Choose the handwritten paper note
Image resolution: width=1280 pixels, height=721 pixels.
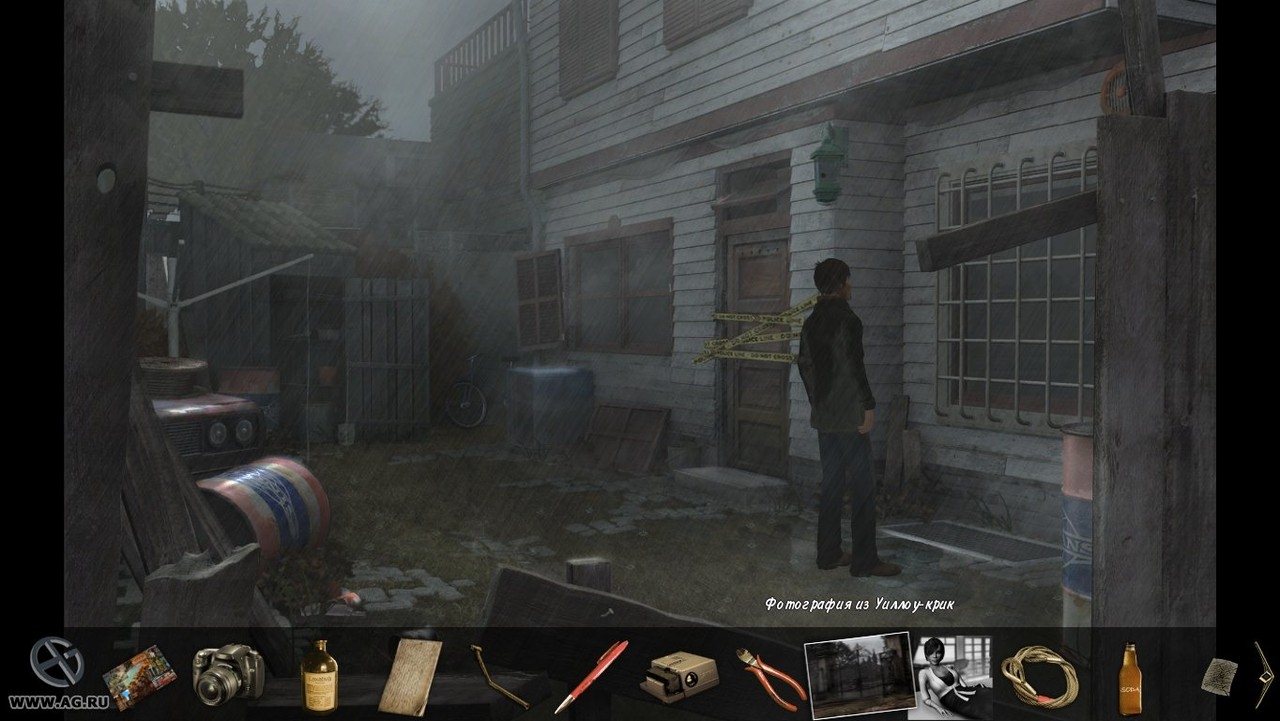[410, 676]
